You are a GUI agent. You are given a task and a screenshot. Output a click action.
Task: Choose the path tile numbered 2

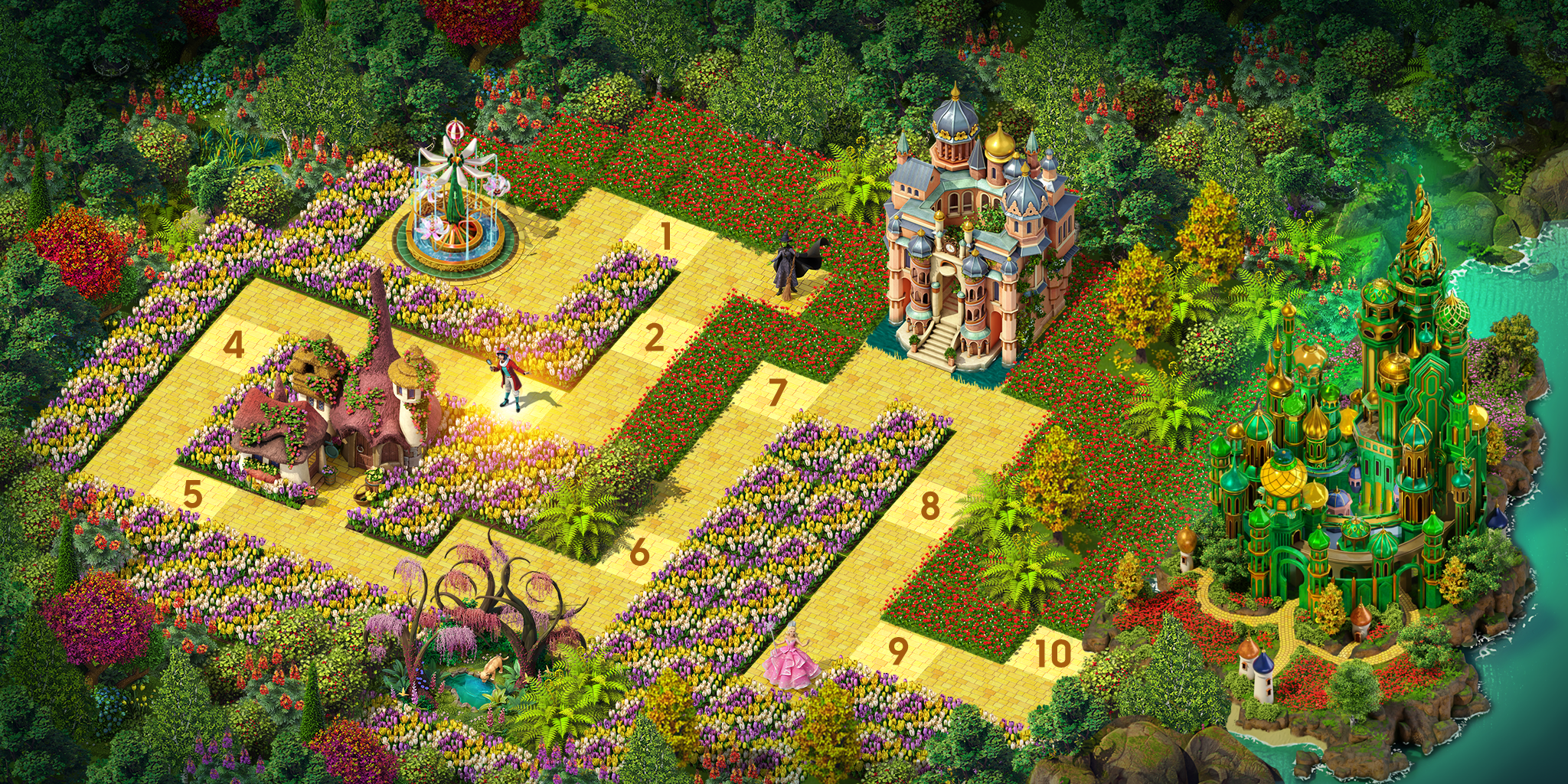[x=653, y=338]
